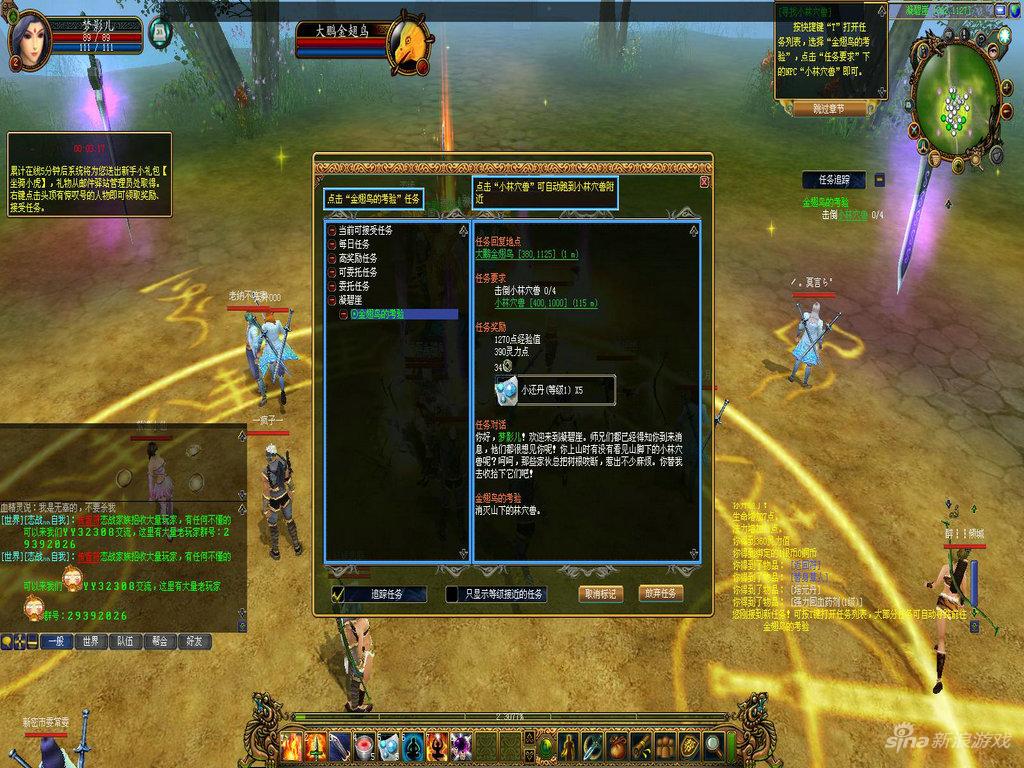Enable 只显示等级接近的任务 checkbox

click(x=452, y=594)
